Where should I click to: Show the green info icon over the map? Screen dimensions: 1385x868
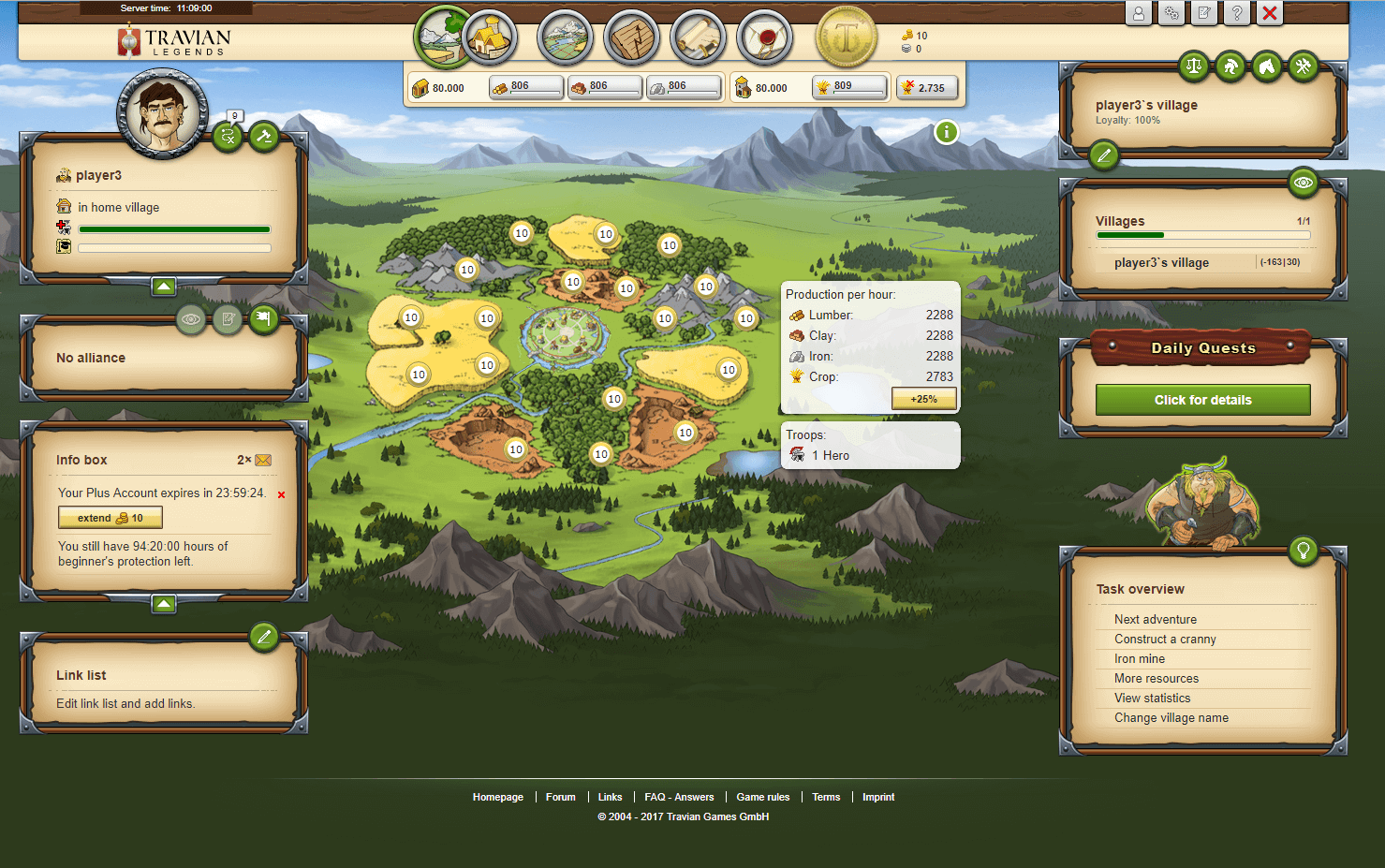click(x=947, y=132)
